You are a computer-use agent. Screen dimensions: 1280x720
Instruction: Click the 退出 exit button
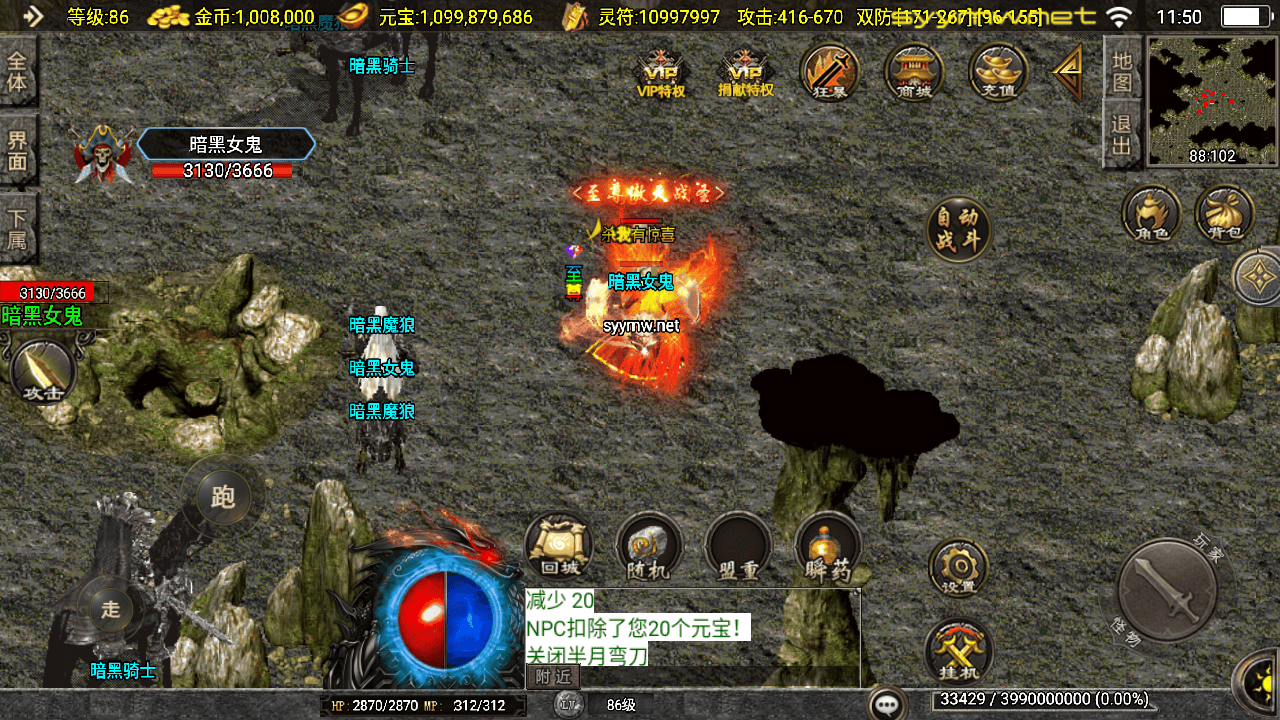coord(1122,136)
